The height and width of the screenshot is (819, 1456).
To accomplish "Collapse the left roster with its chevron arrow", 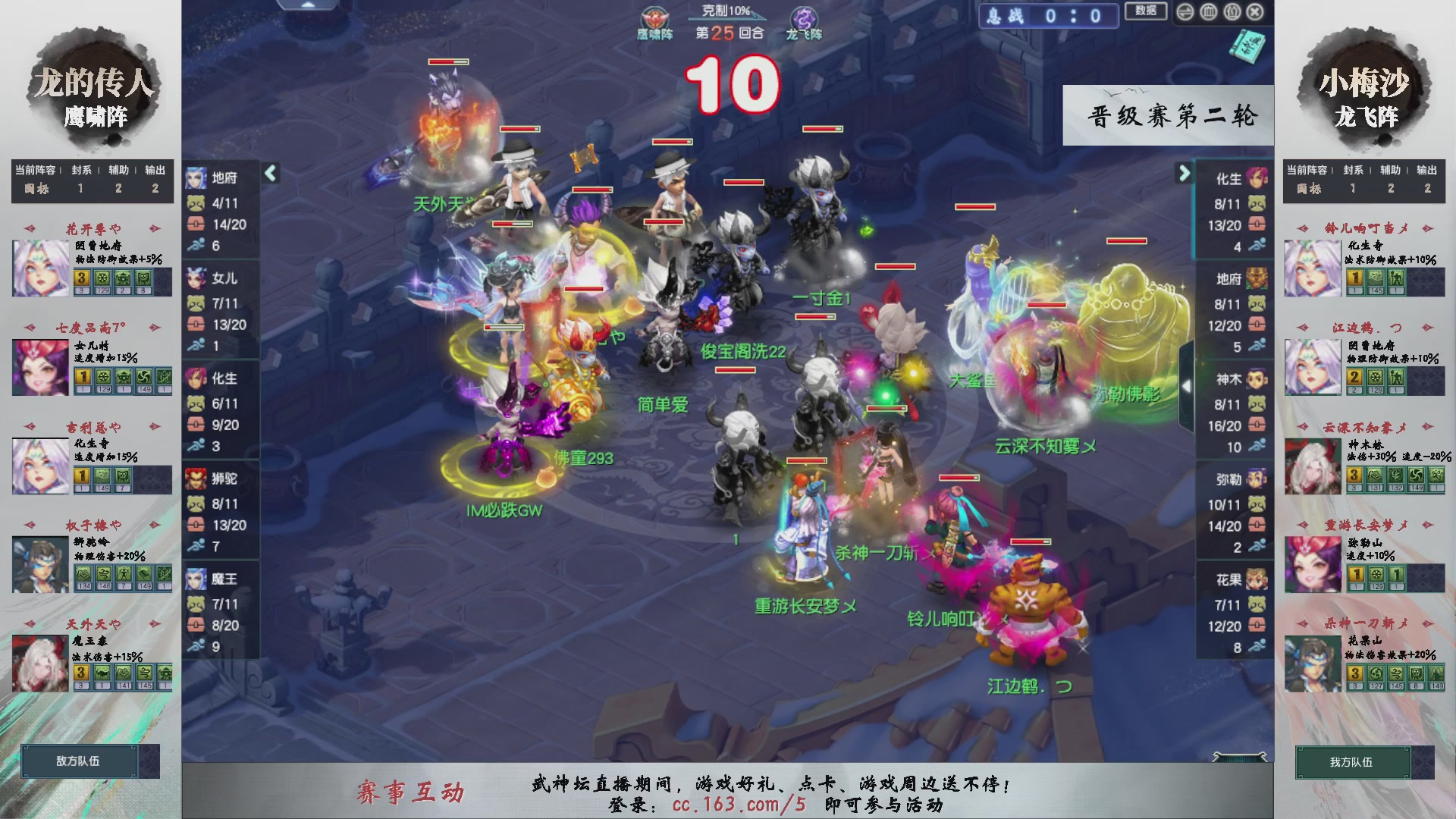I will (269, 173).
